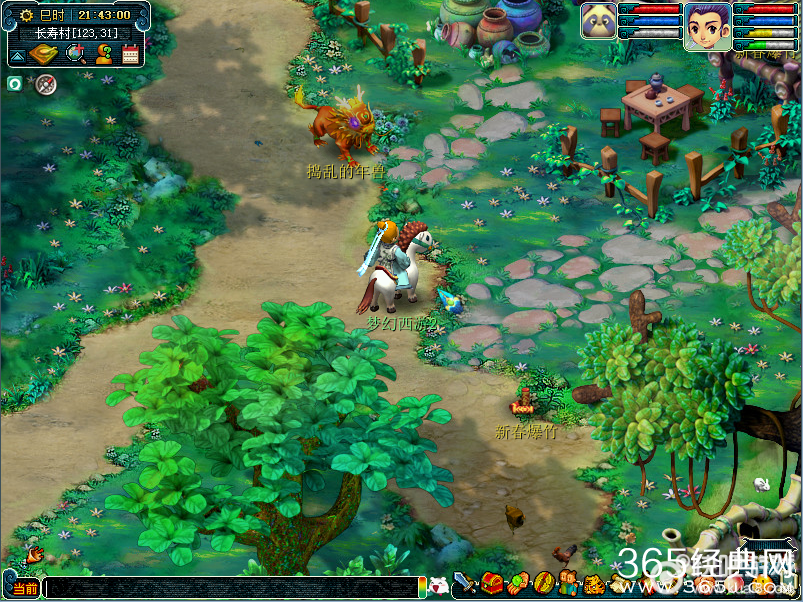This screenshot has height=602, width=803.
Task: Open the helper with green question mark
Action: pos(103,54)
